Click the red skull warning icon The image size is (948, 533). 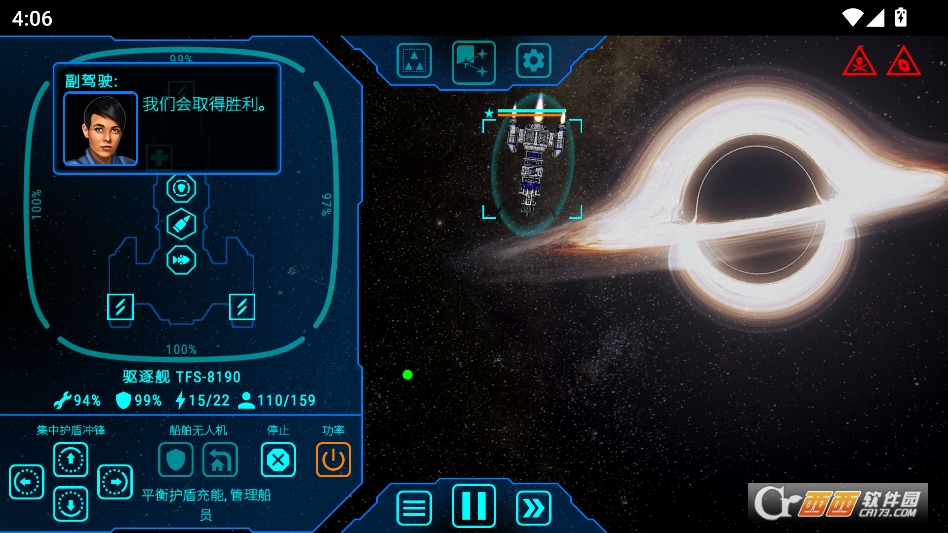(x=860, y=62)
